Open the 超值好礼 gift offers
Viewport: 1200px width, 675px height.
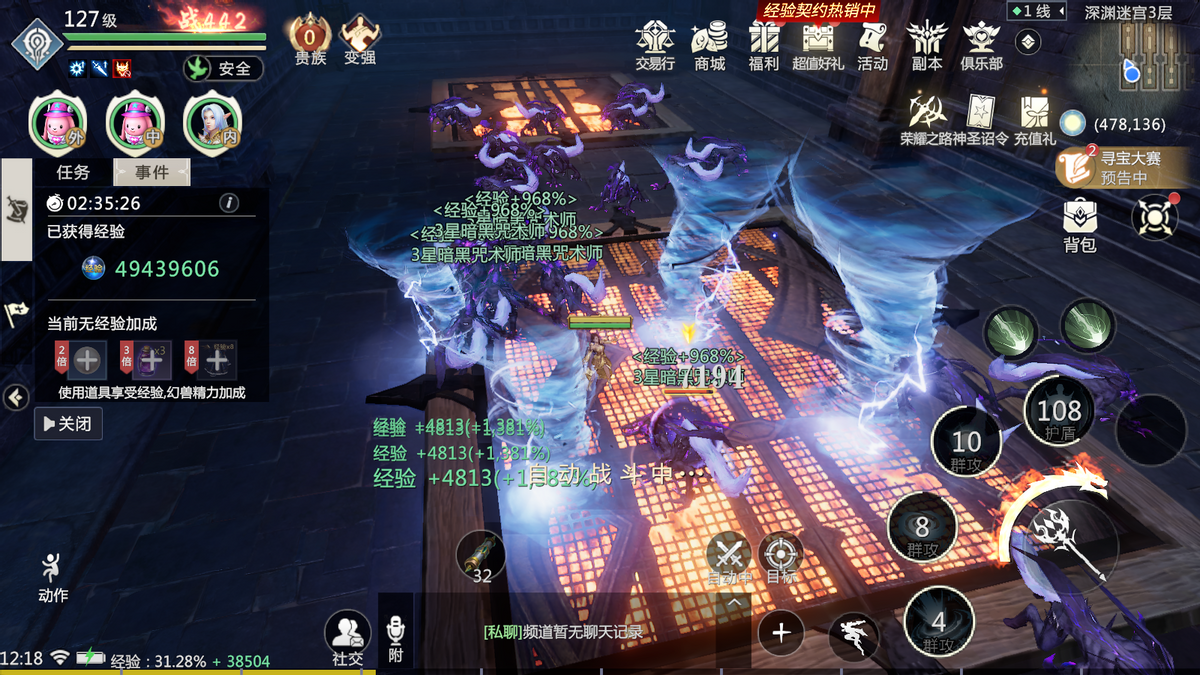click(818, 45)
